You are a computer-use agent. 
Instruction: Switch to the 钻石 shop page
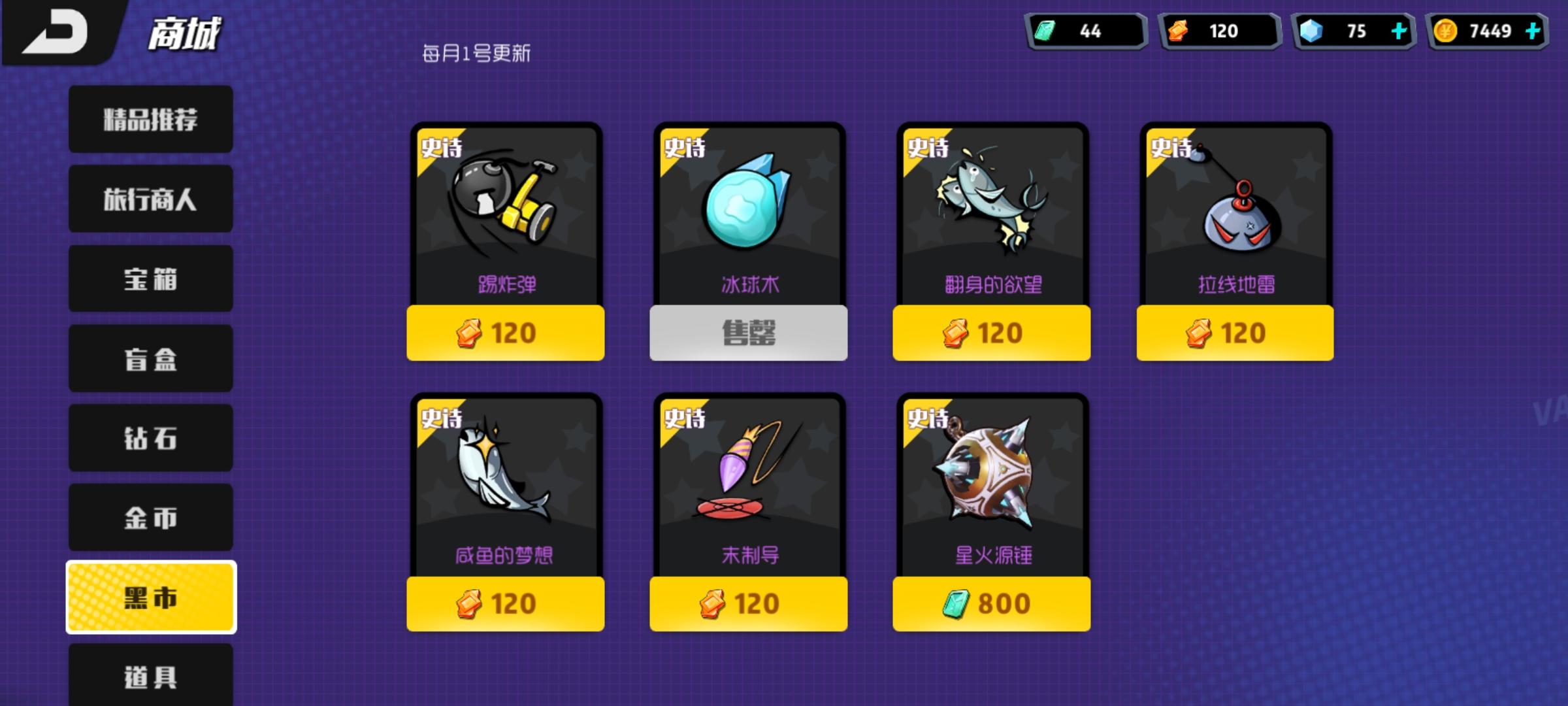[149, 437]
